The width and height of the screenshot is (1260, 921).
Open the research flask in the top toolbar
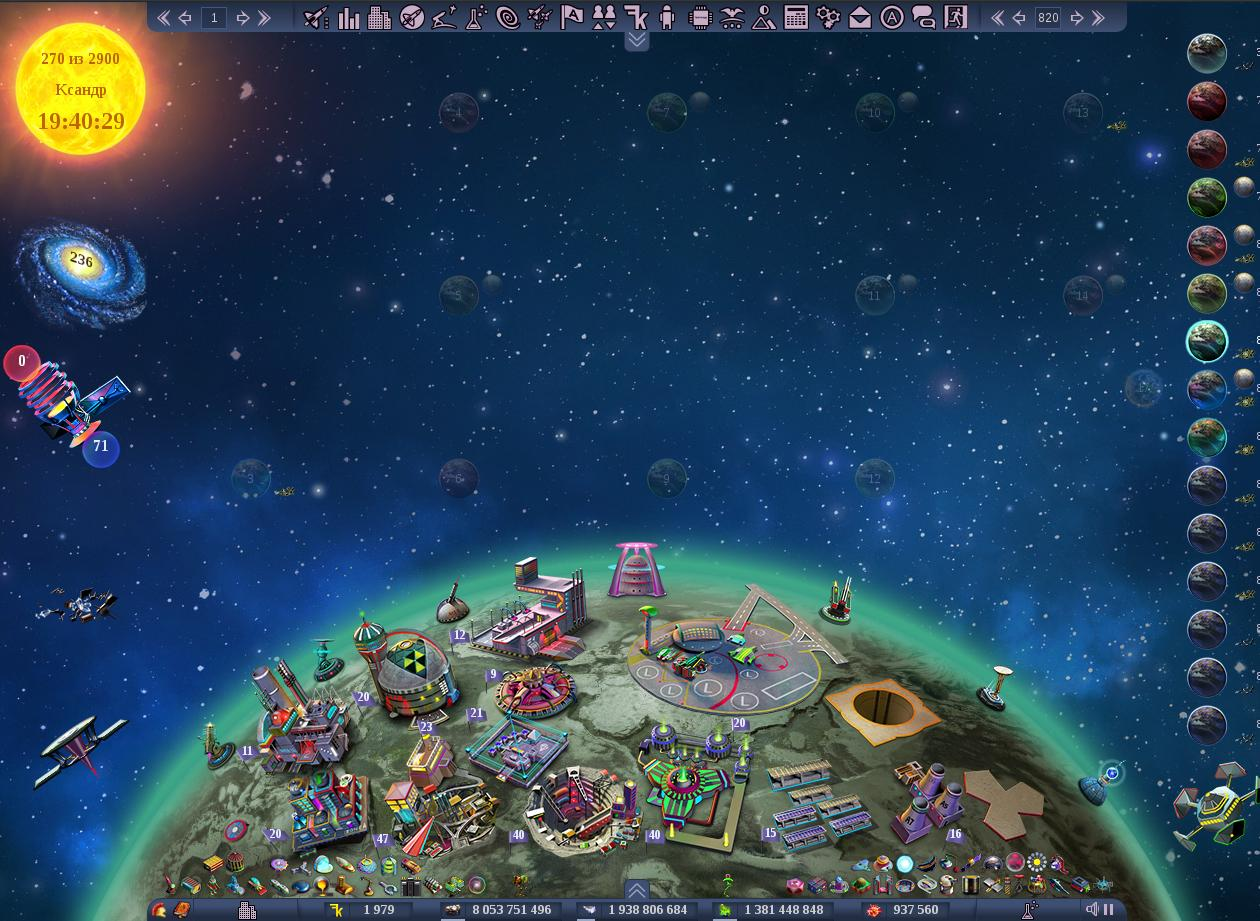click(x=476, y=17)
